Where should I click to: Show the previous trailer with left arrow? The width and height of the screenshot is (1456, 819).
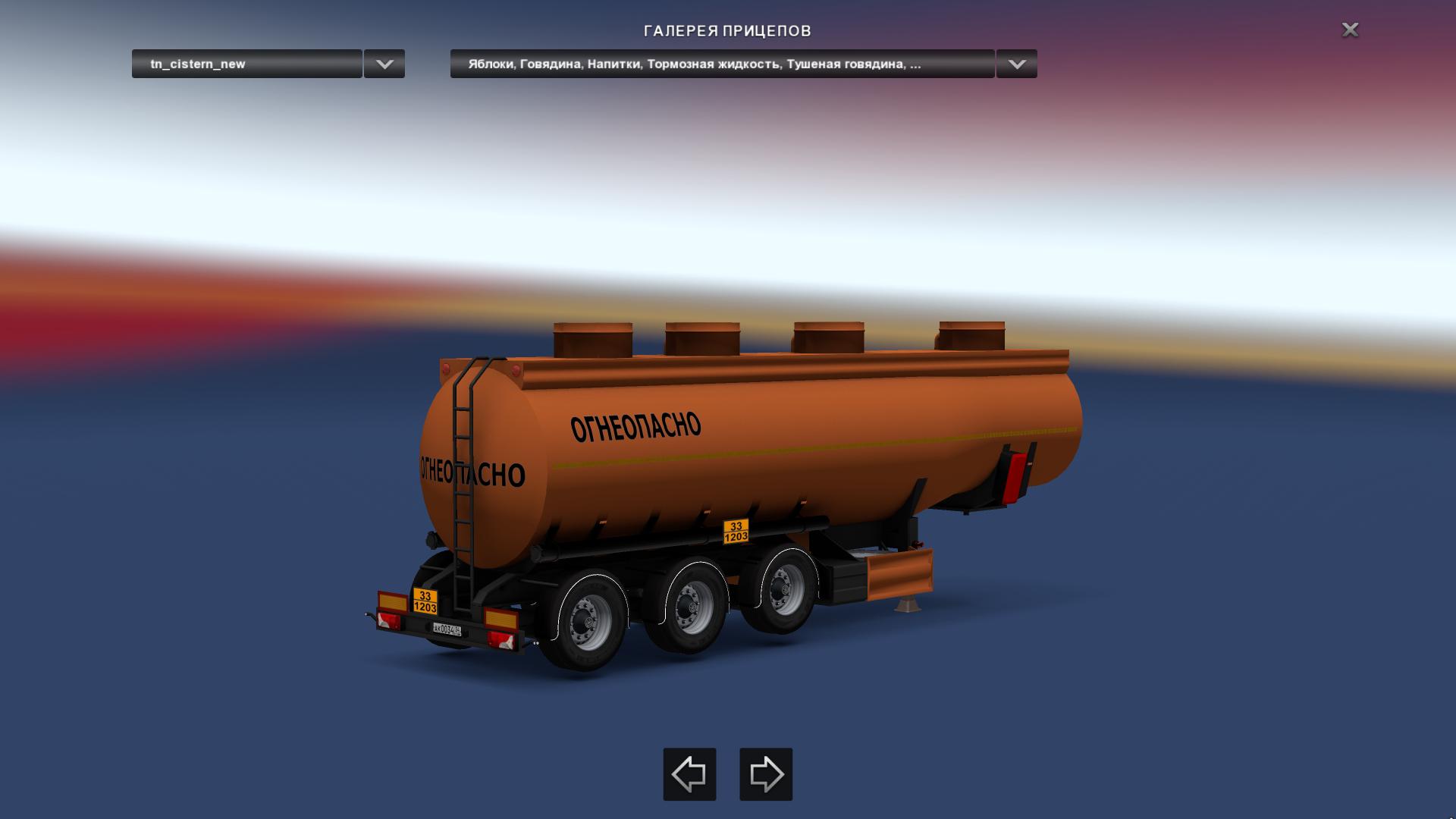click(689, 774)
